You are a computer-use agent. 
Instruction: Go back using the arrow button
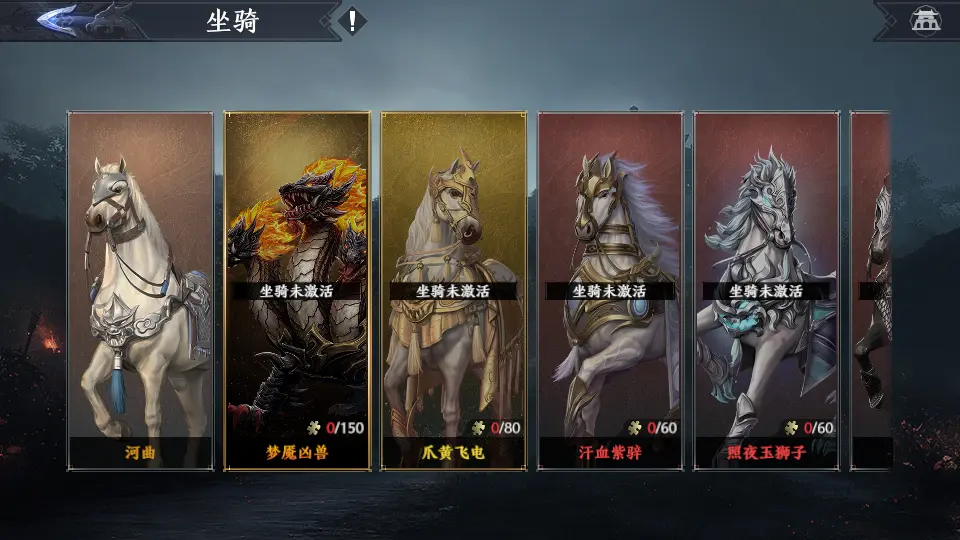(75, 20)
